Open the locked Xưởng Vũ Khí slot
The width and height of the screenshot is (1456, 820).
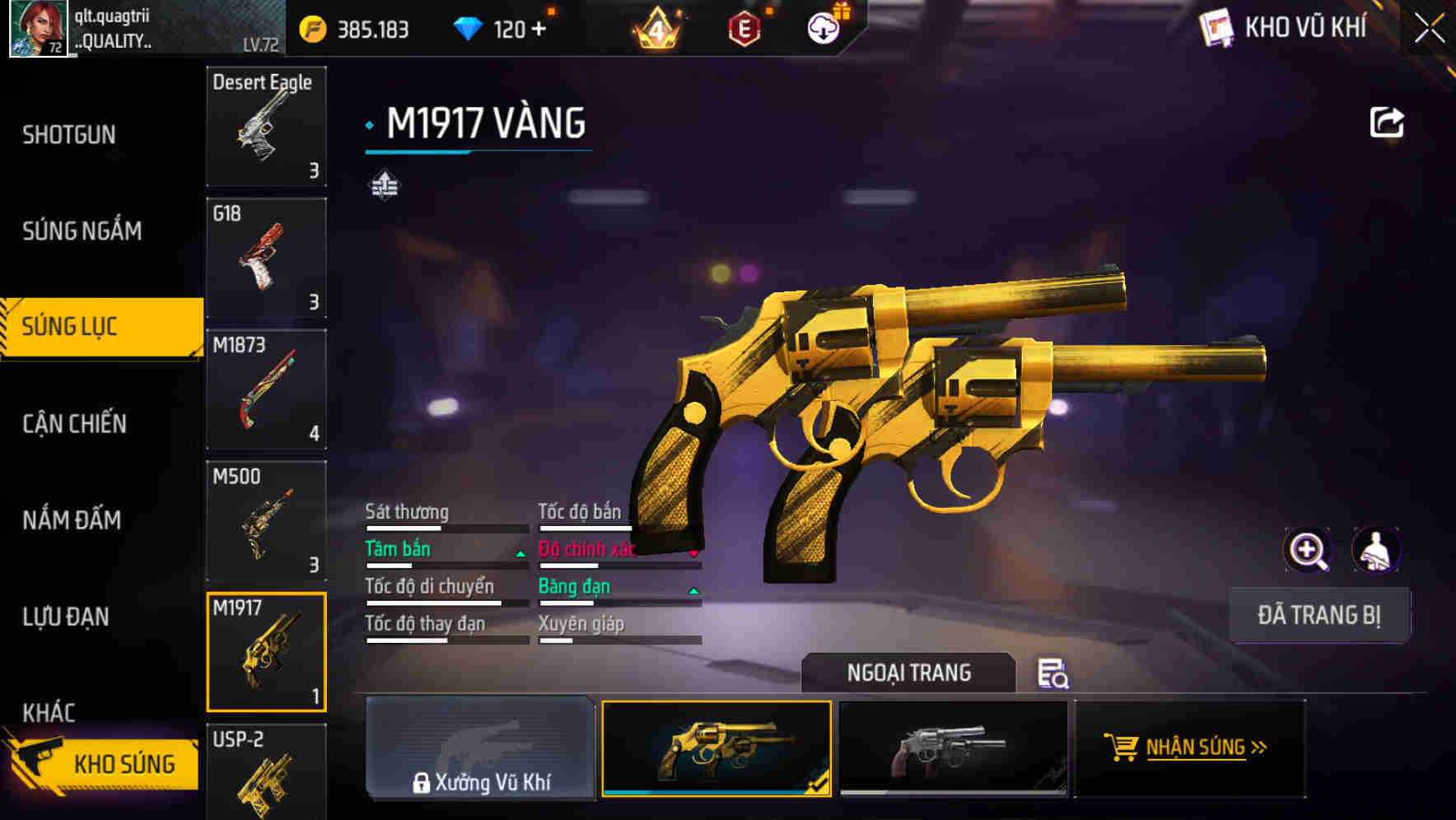(480, 749)
